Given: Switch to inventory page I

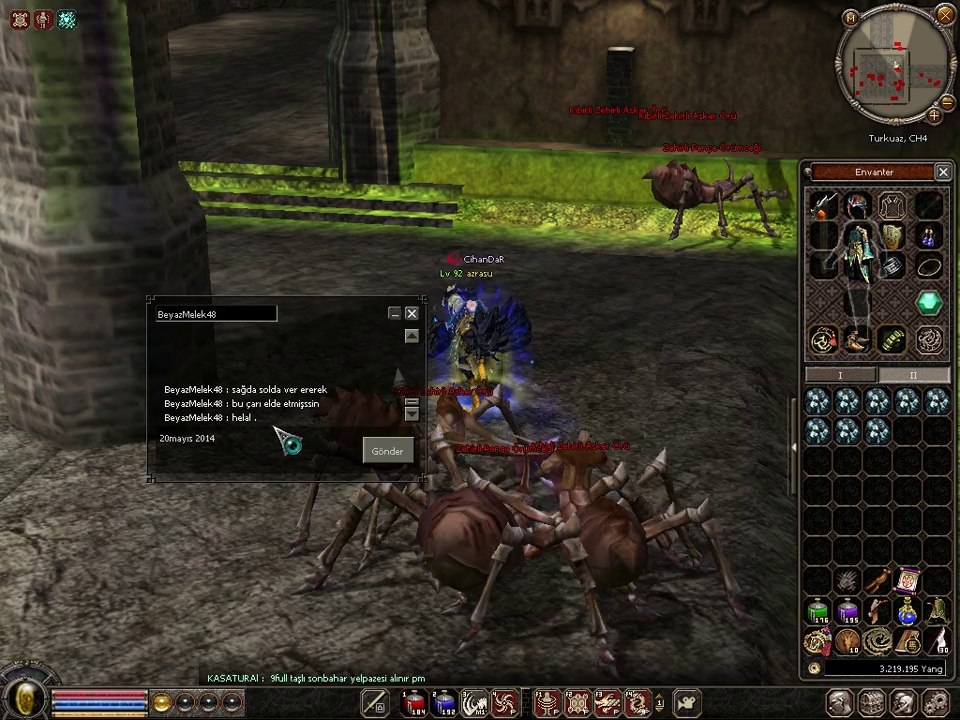Looking at the screenshot, I should coord(841,375).
